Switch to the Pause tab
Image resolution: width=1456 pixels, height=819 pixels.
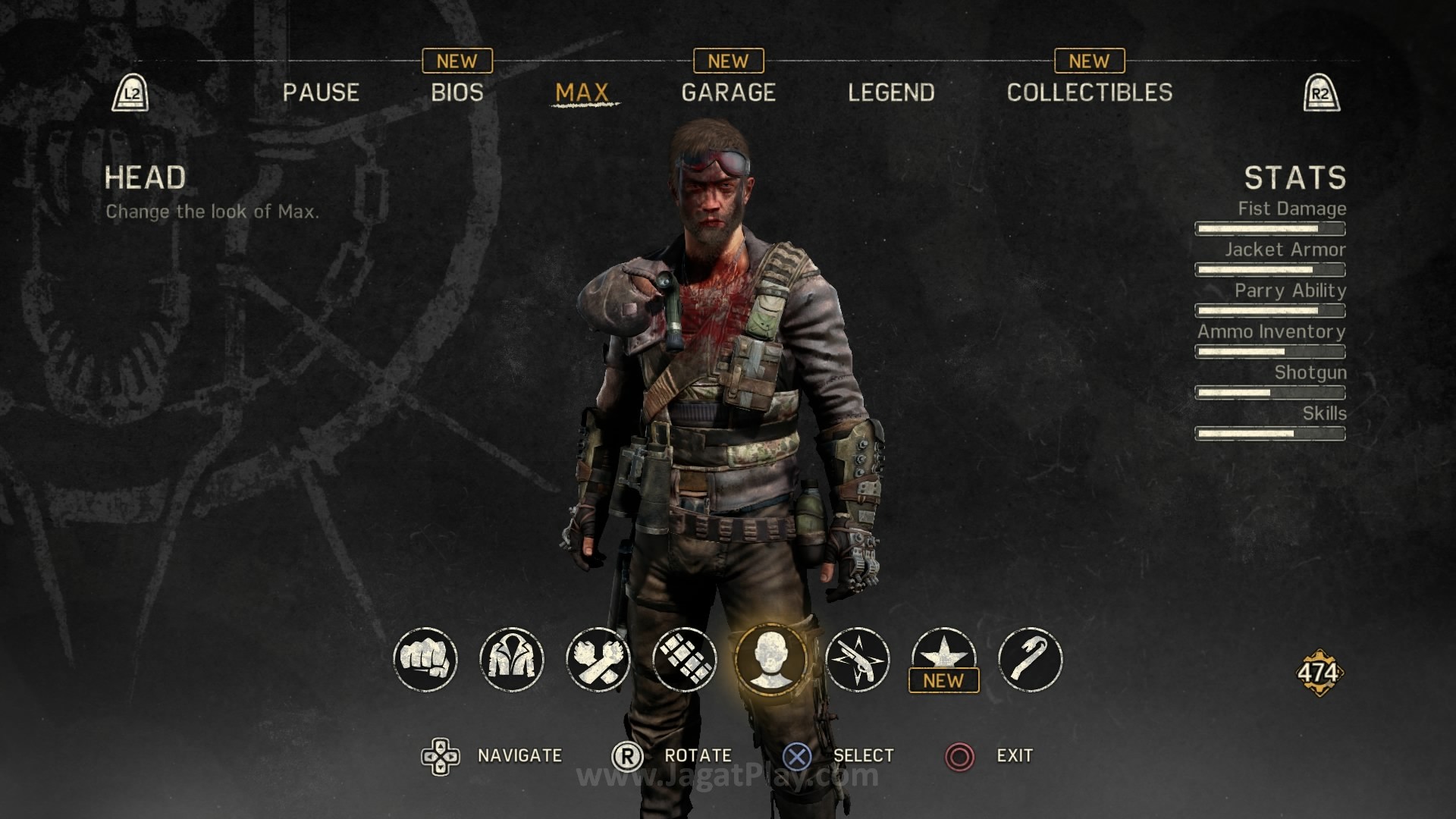[321, 93]
